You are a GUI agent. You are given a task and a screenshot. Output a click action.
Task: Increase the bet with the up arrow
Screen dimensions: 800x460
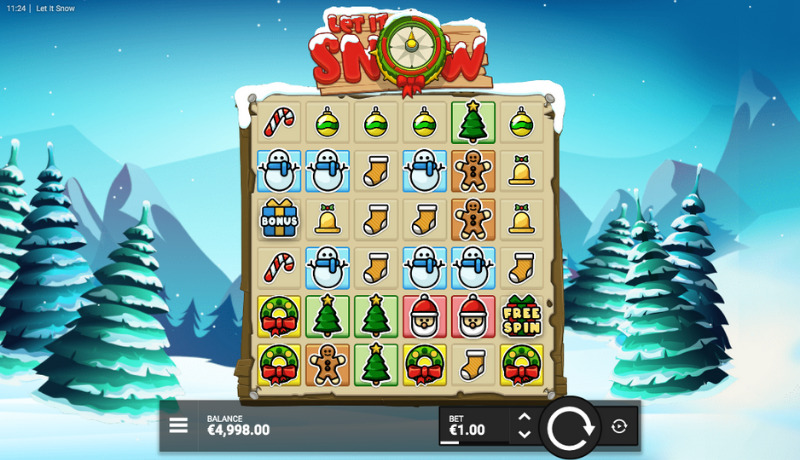point(524,418)
